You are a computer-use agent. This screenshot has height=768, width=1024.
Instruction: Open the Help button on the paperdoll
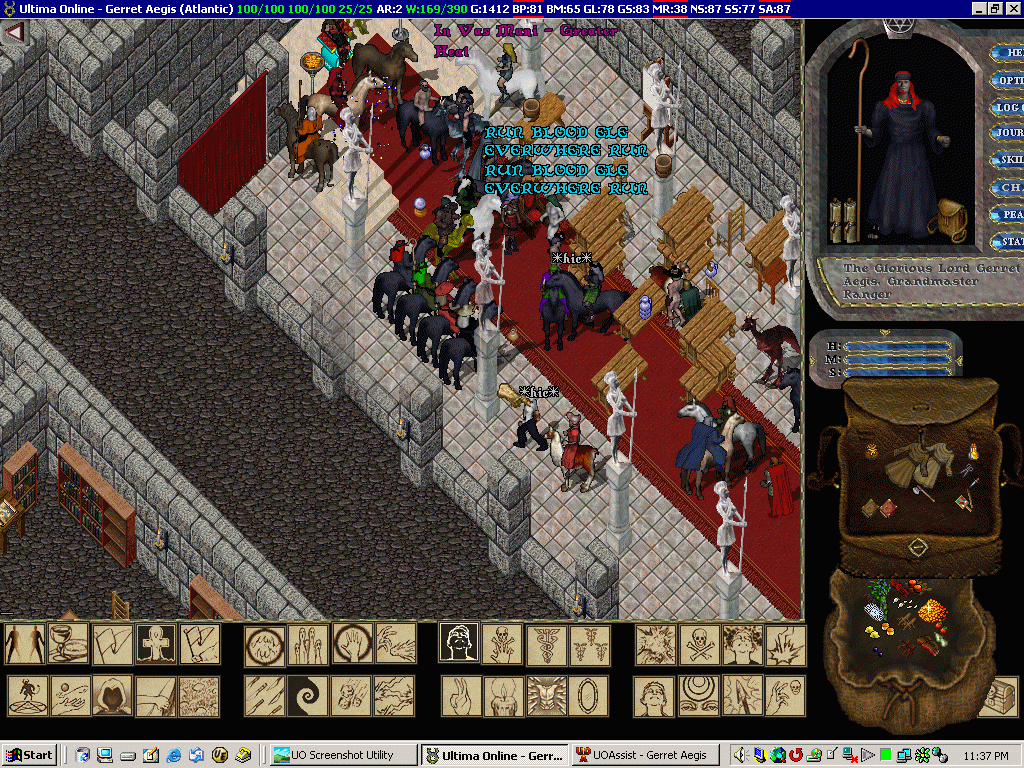point(1008,53)
